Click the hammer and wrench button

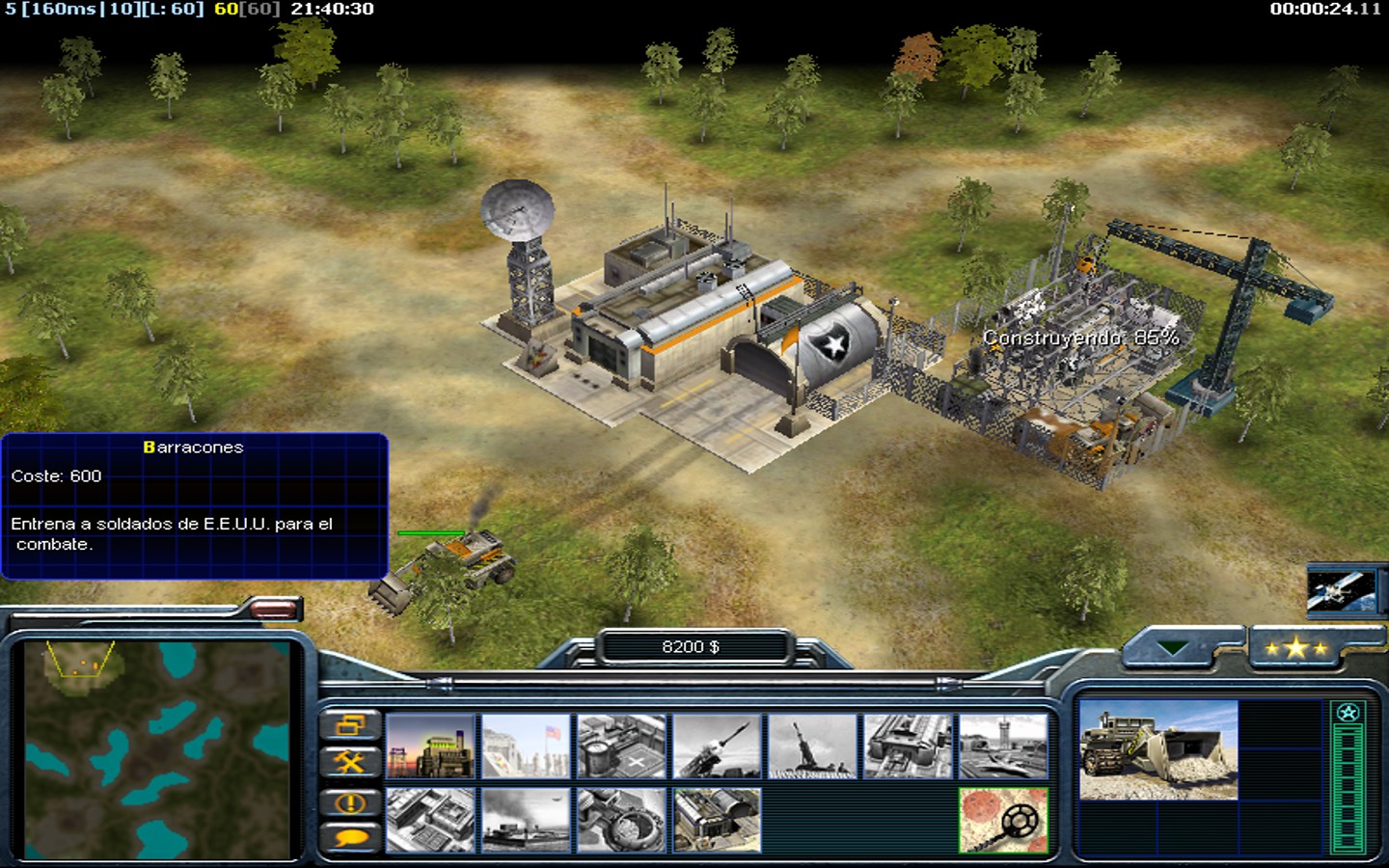[x=349, y=763]
